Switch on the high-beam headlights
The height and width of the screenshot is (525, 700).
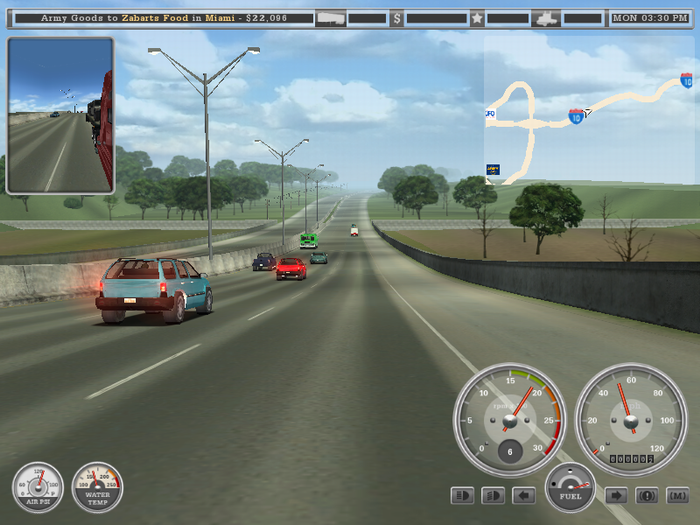coord(493,495)
